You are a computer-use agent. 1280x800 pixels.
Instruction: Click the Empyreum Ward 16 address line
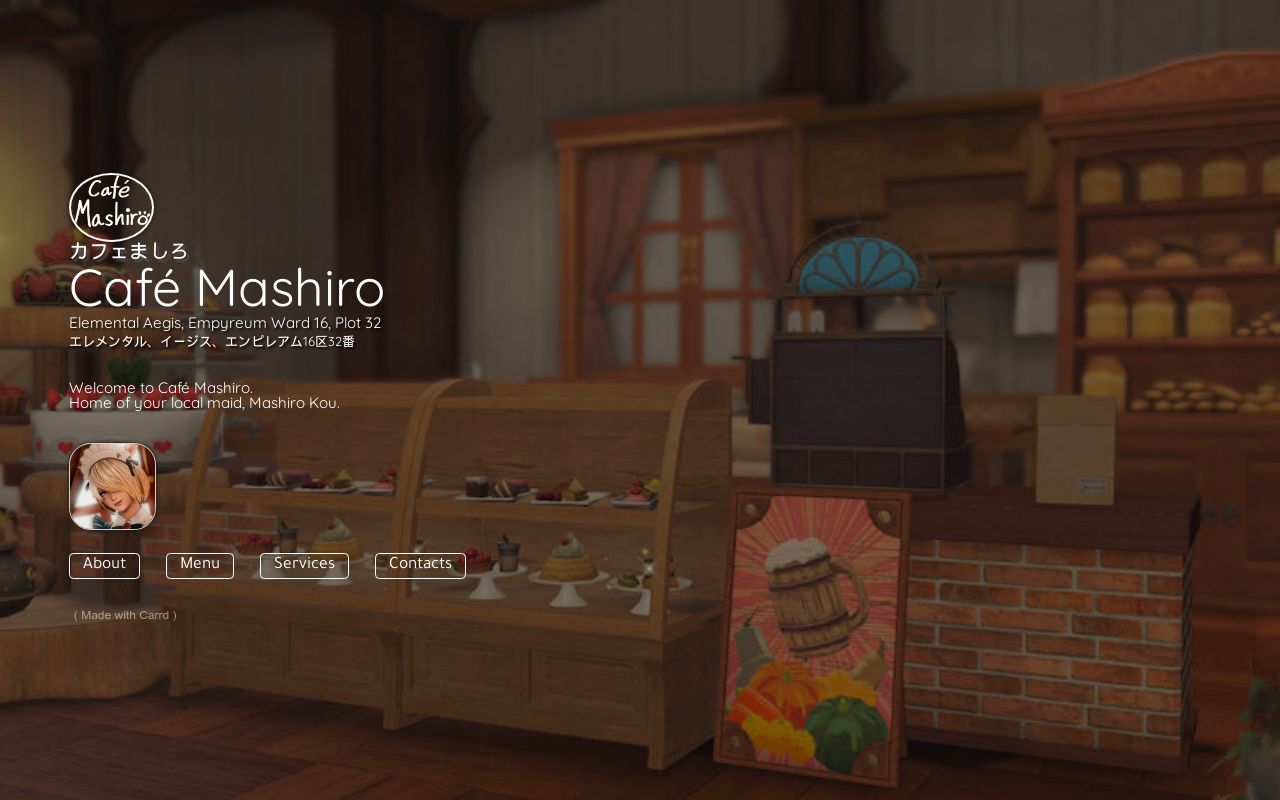[x=225, y=323]
